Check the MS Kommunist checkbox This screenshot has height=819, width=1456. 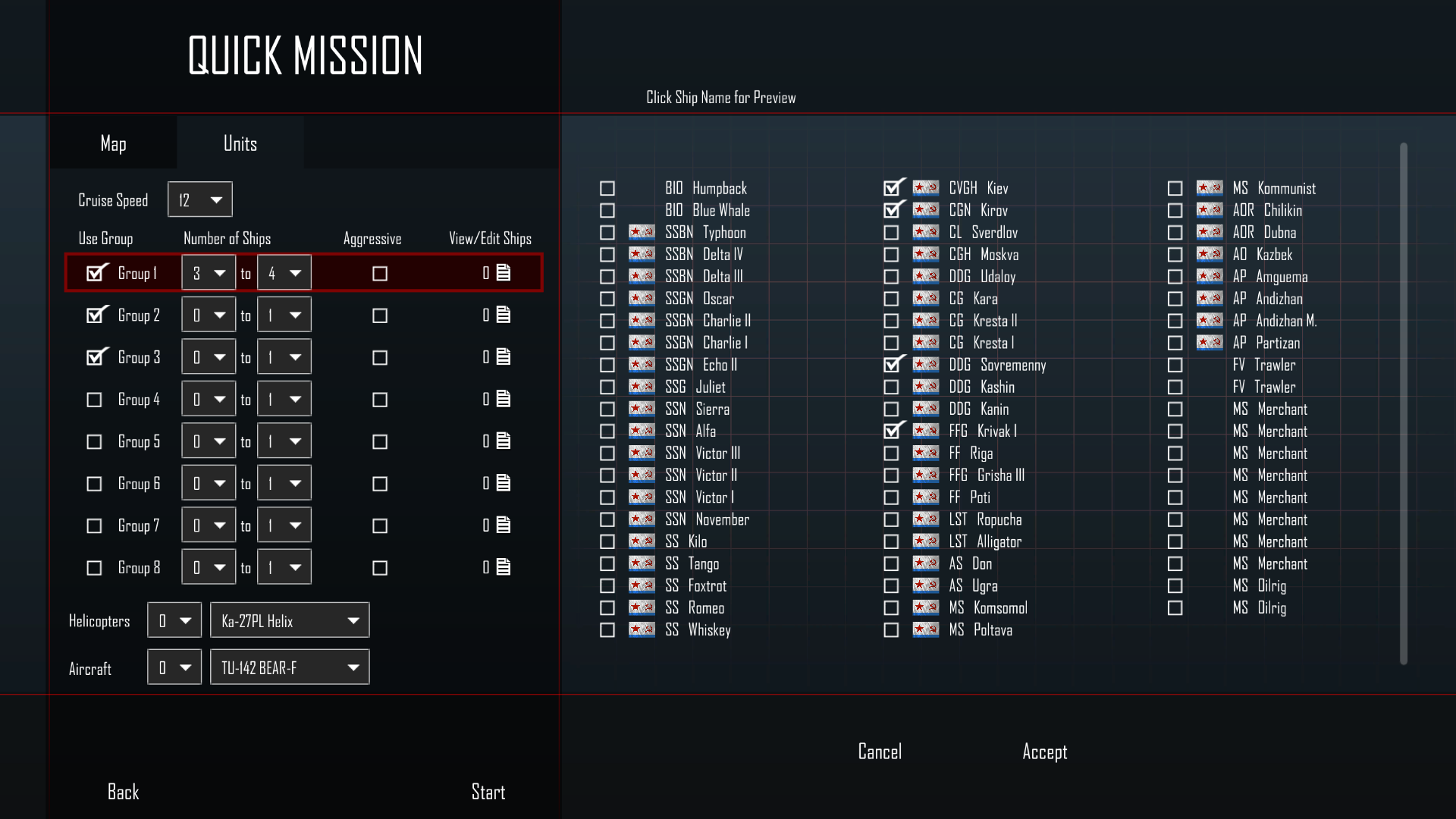1175,189
